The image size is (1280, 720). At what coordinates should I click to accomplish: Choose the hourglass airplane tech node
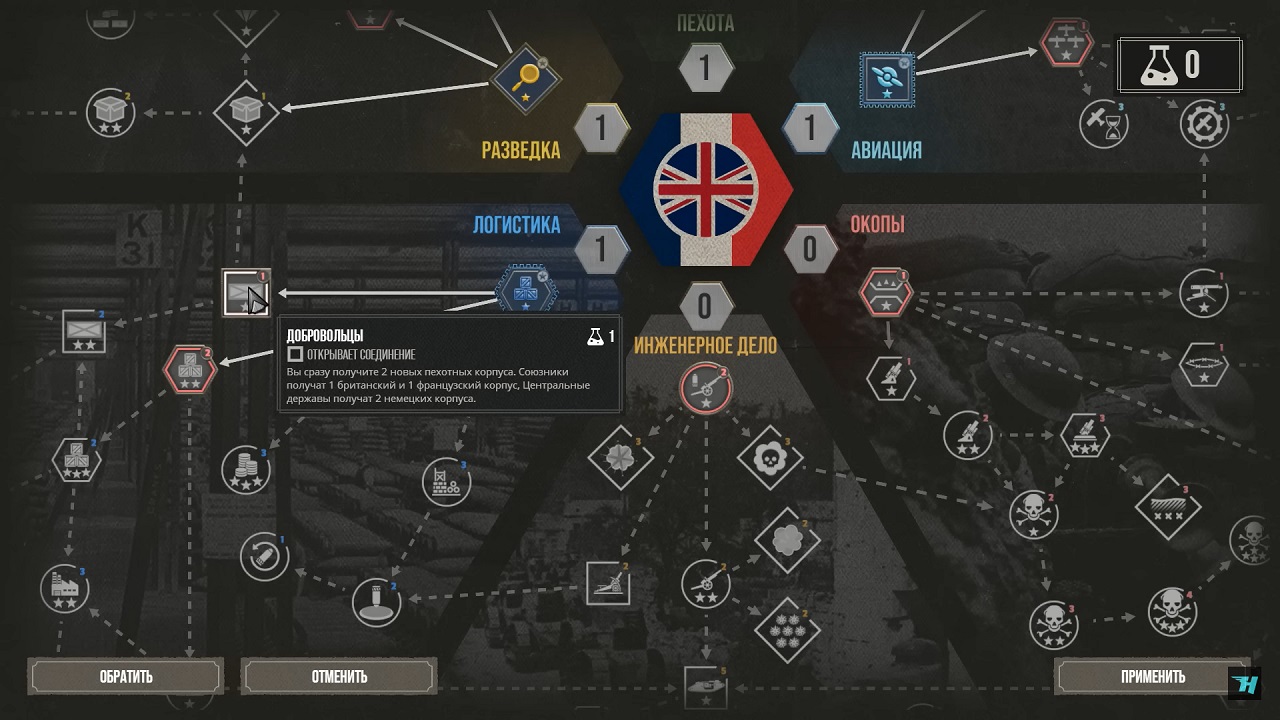tap(1104, 124)
